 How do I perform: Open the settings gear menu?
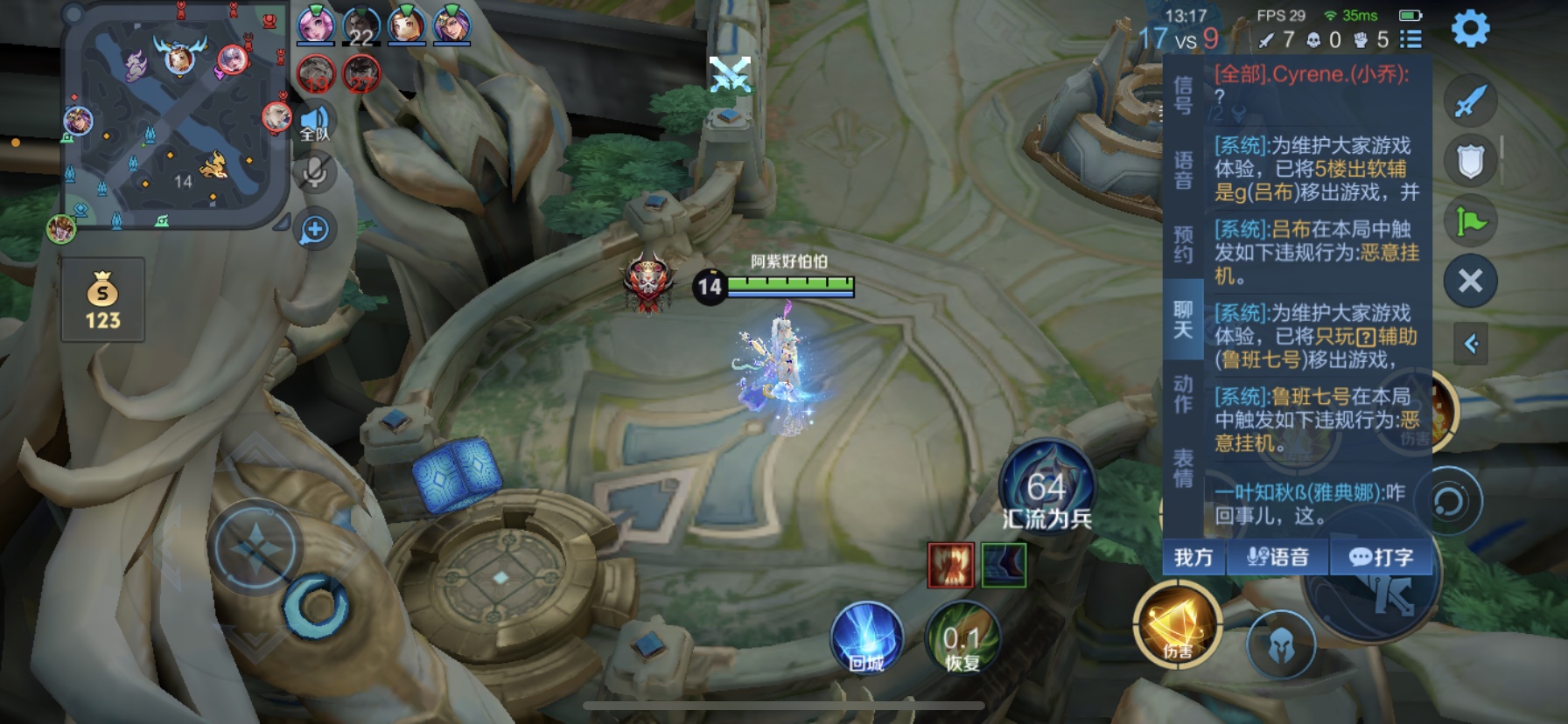pos(1470,29)
